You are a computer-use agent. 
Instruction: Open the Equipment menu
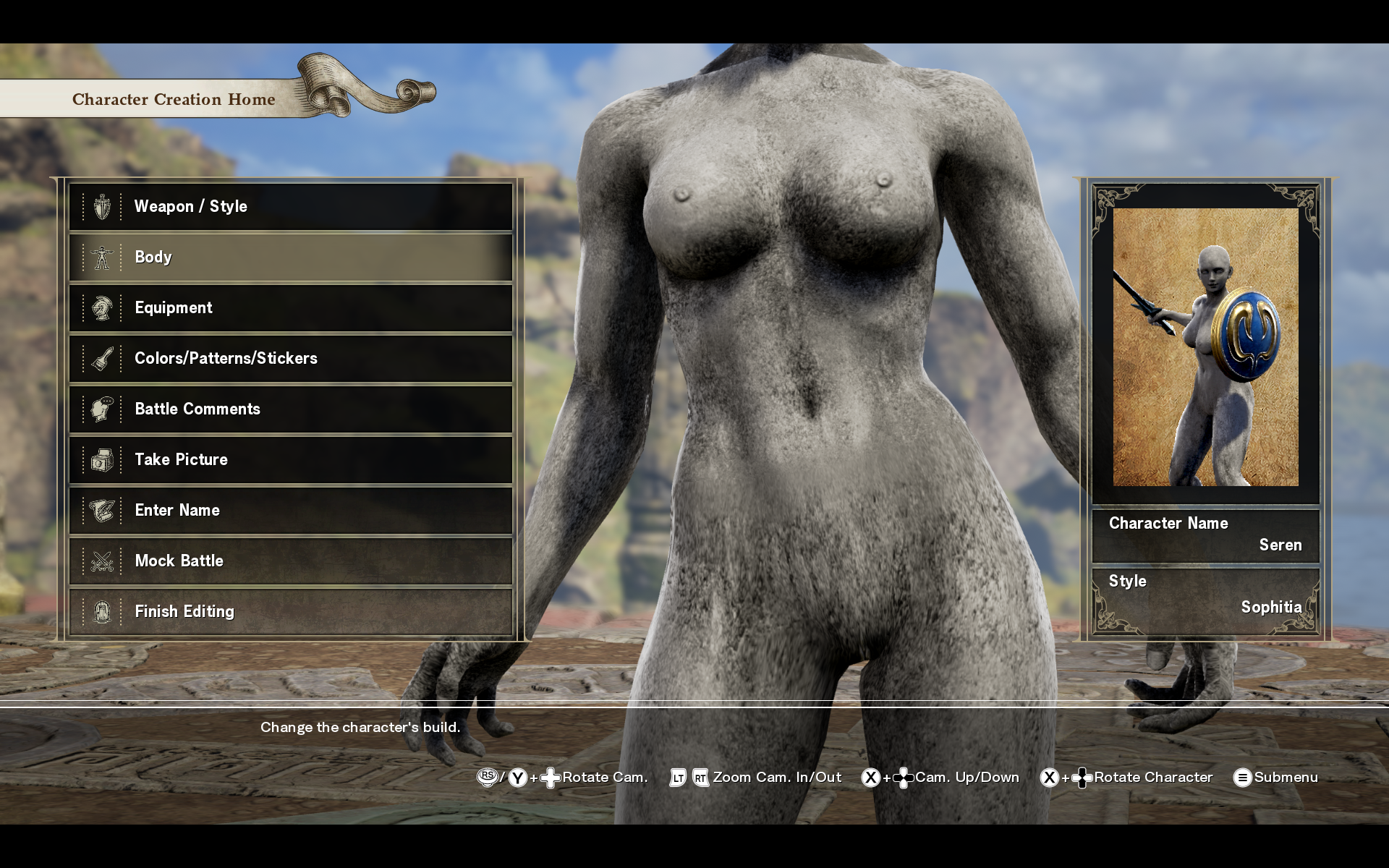click(290, 308)
